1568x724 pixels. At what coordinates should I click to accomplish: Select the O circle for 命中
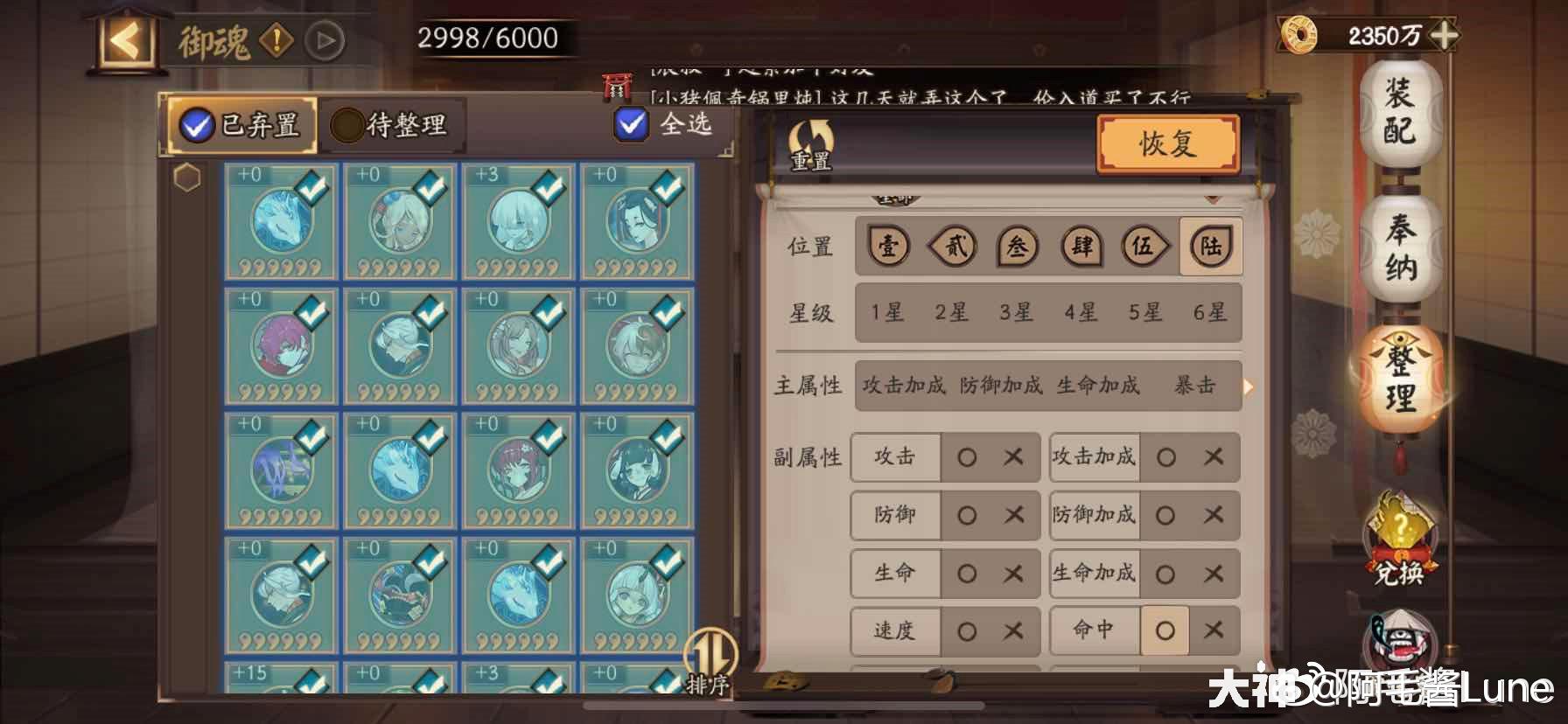[x=1165, y=630]
